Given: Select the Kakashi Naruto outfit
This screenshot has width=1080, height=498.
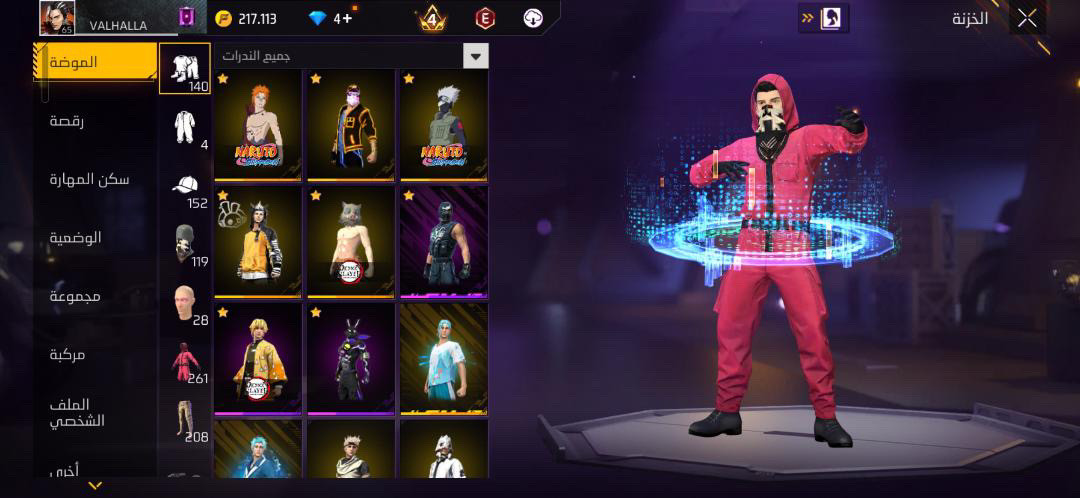Looking at the screenshot, I should coord(444,125).
